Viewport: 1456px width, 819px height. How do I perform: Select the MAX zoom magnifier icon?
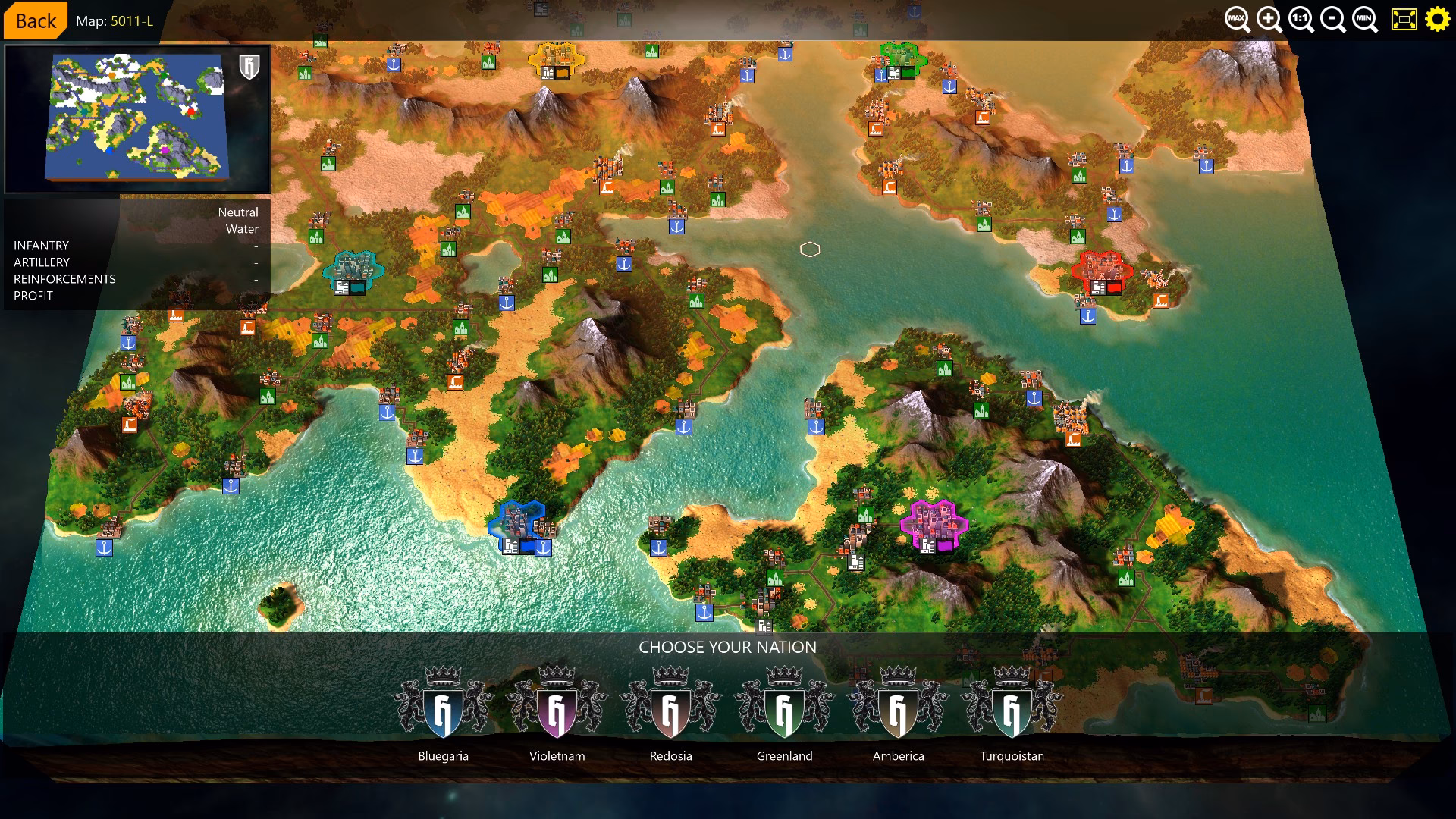(x=1236, y=20)
